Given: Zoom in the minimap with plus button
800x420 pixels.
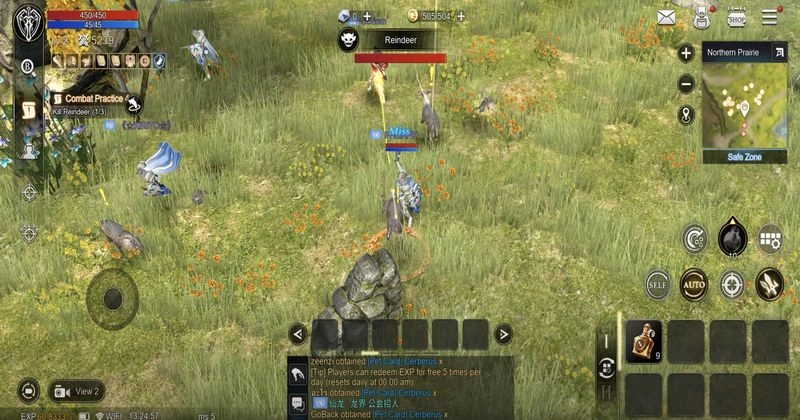Looking at the screenshot, I should (686, 54).
